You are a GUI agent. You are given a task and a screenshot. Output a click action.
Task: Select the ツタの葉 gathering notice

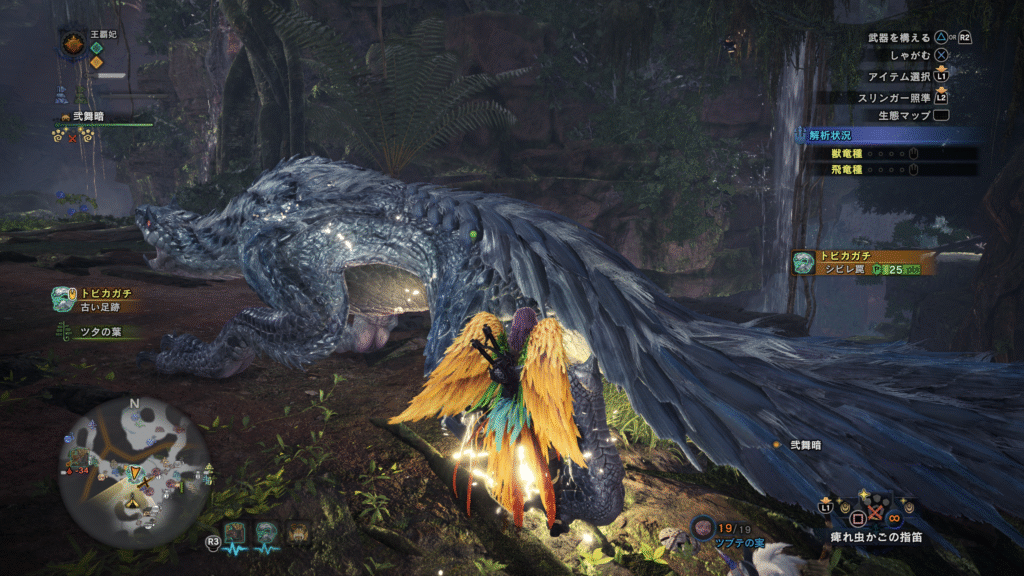pyautogui.click(x=102, y=332)
